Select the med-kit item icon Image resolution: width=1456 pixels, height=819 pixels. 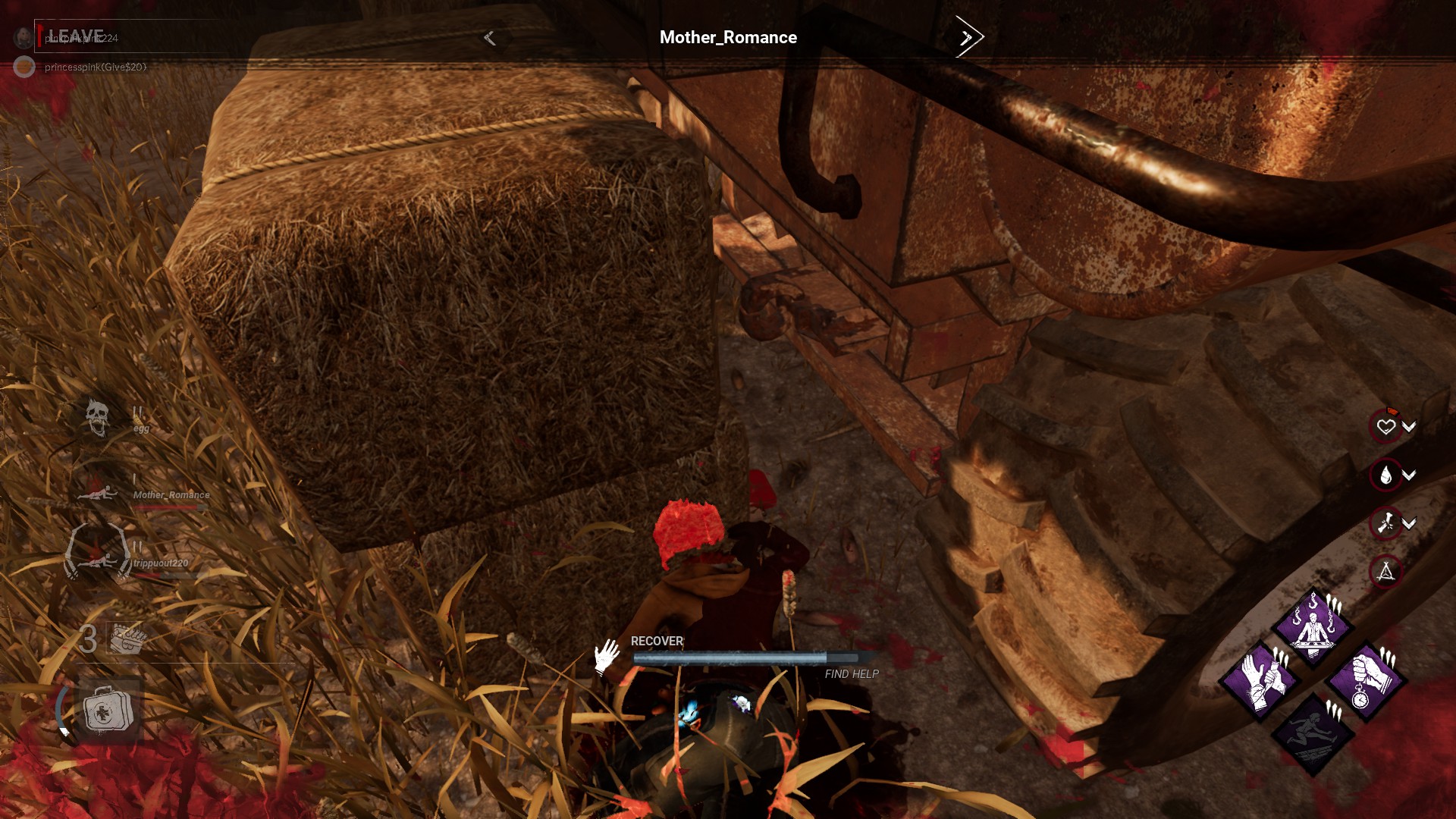(x=108, y=711)
